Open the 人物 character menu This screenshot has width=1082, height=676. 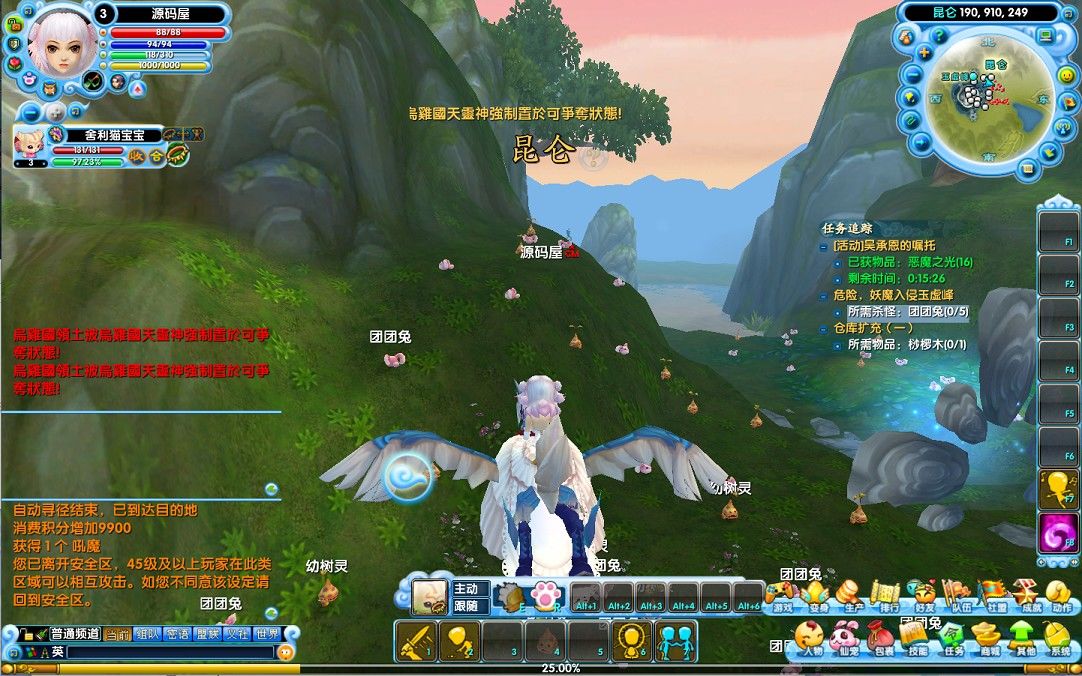(809, 637)
